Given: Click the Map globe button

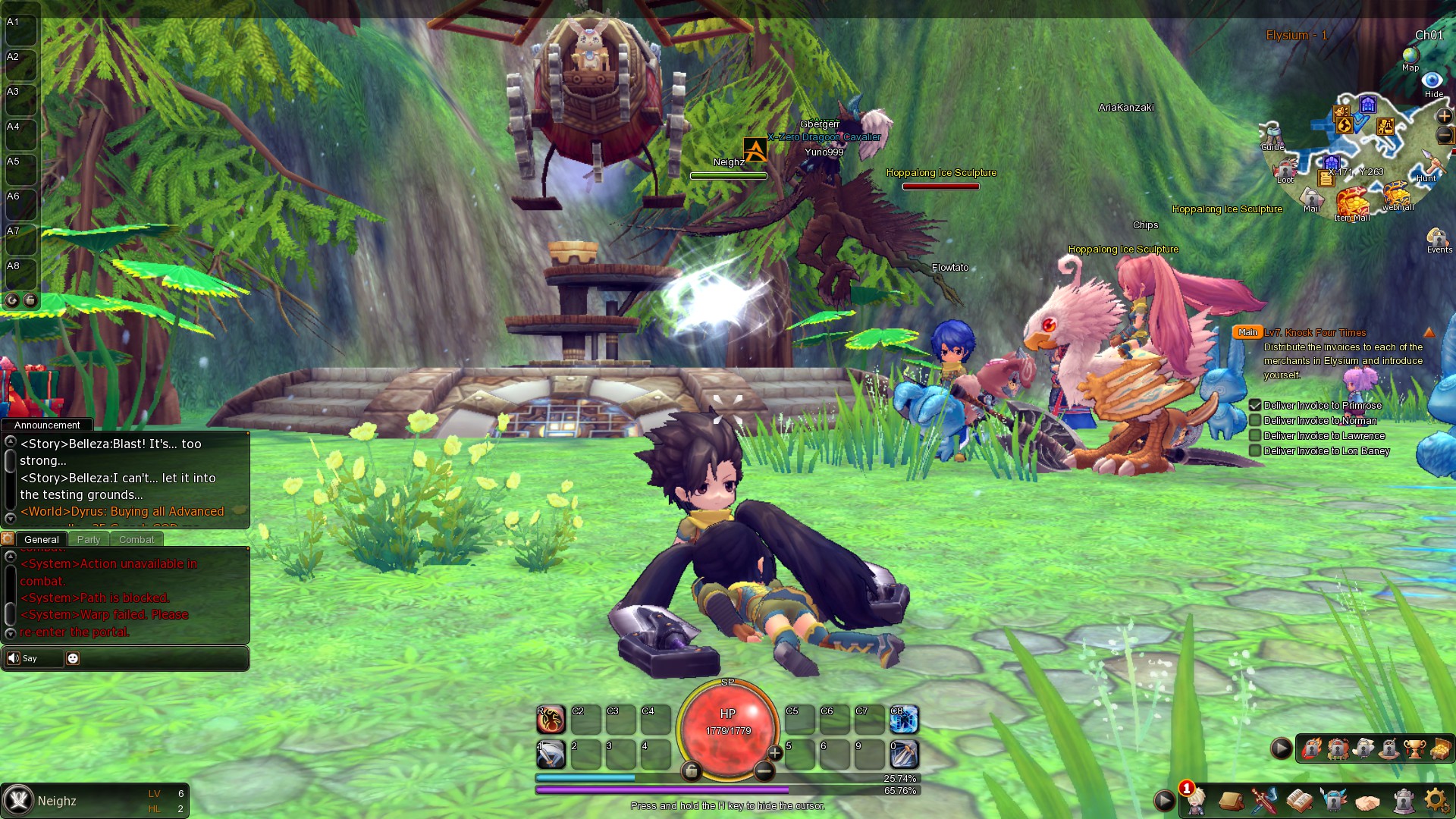Looking at the screenshot, I should (1410, 55).
